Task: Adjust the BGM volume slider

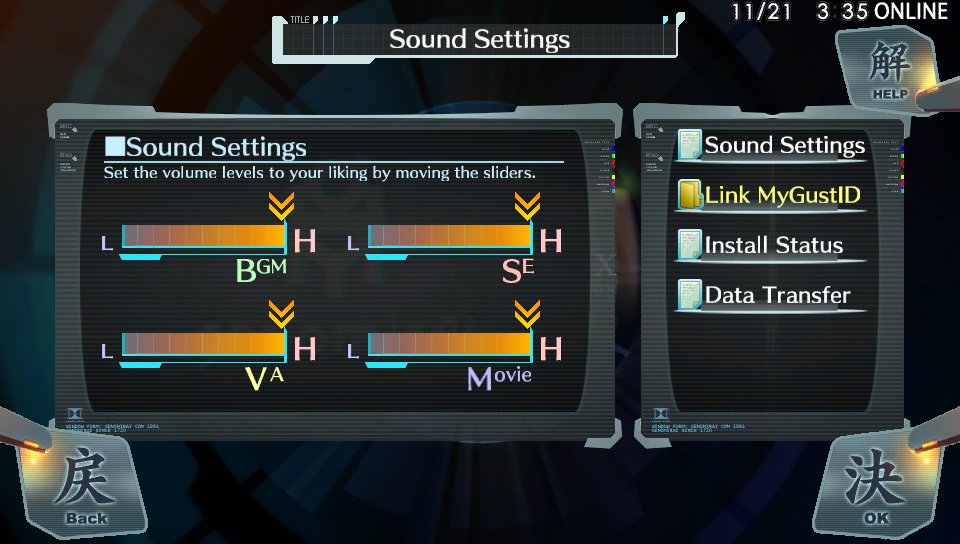Action: (204, 237)
